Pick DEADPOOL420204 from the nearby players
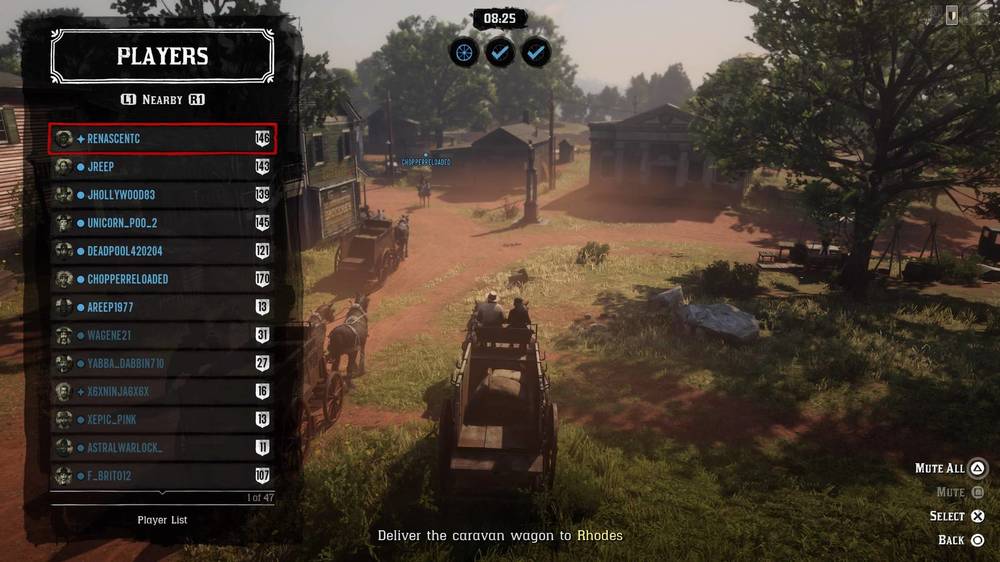 pos(162,251)
